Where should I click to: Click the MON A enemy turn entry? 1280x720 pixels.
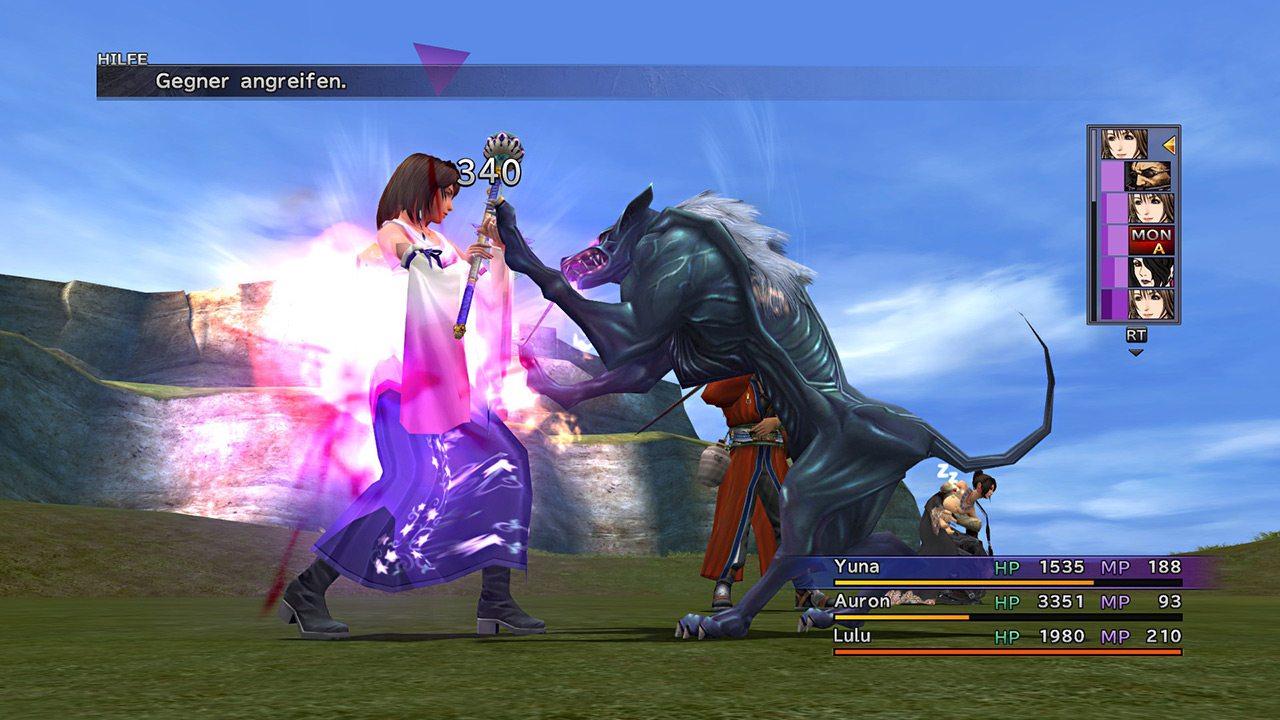[x=1151, y=240]
